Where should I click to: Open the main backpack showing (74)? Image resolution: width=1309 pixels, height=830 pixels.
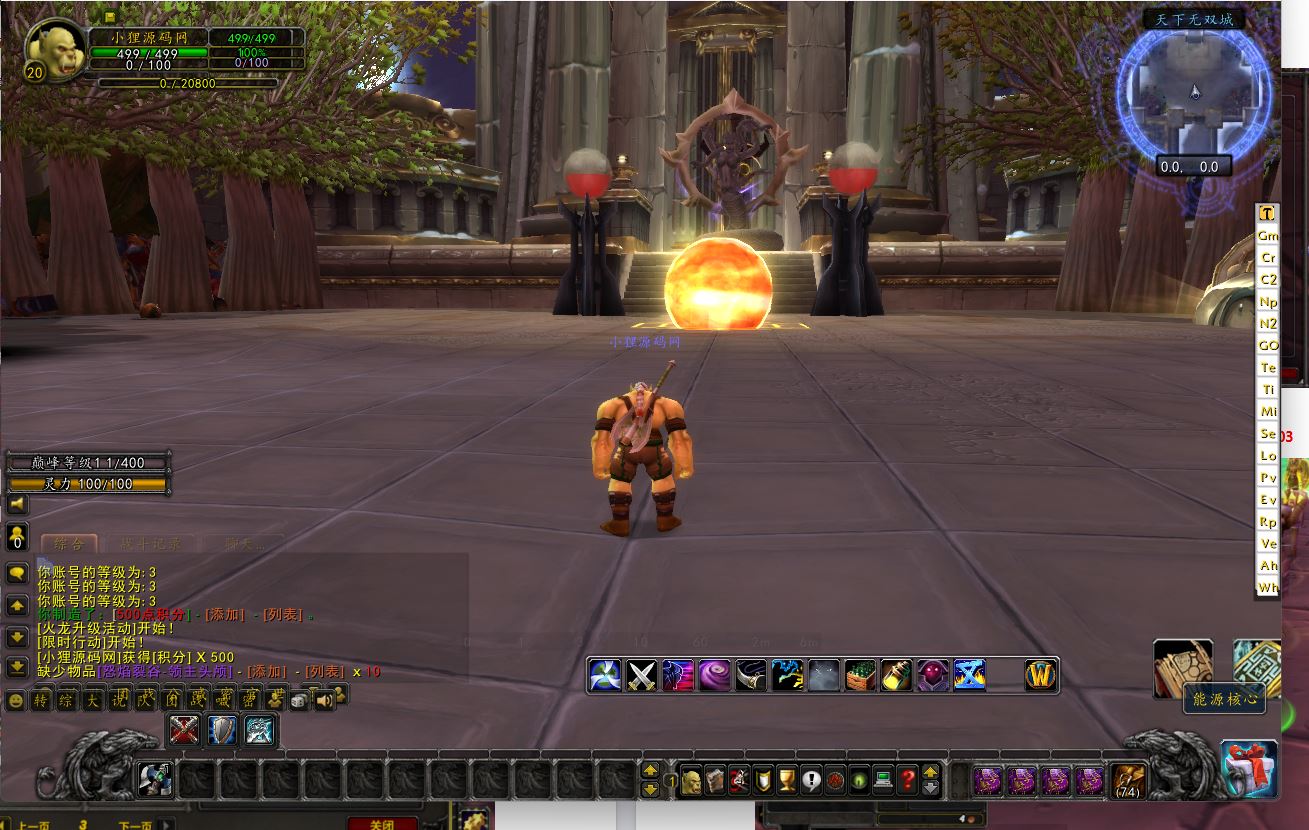pos(1129,779)
